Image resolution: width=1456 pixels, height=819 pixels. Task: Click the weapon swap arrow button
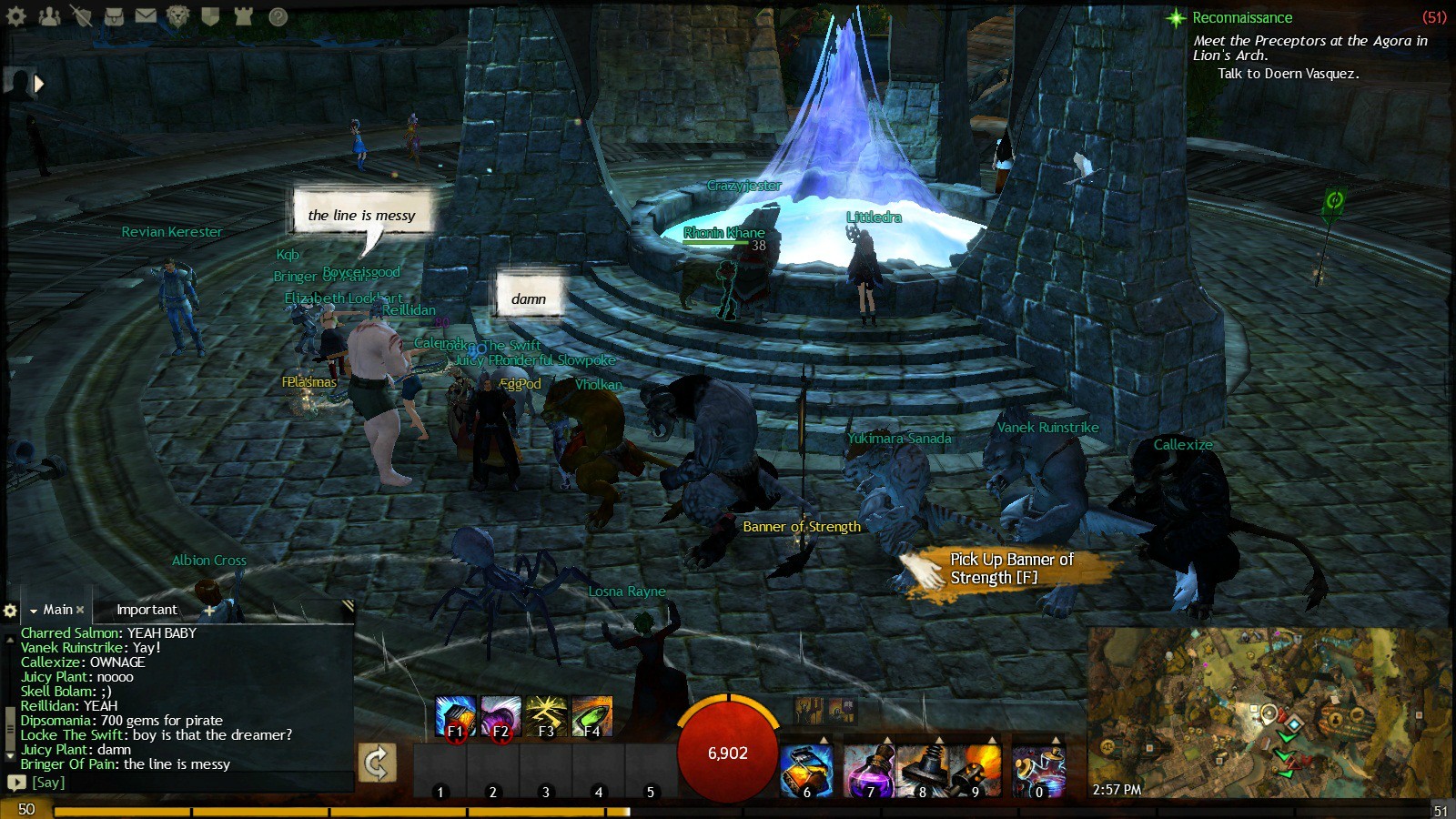(x=376, y=763)
